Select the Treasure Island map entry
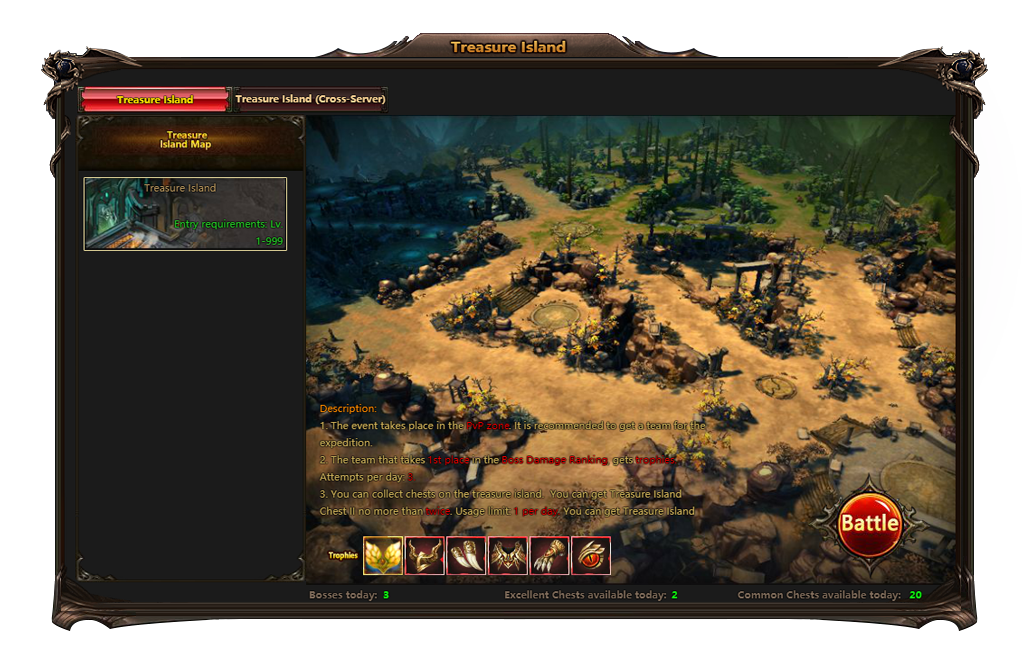The image size is (1024, 668). coord(185,214)
